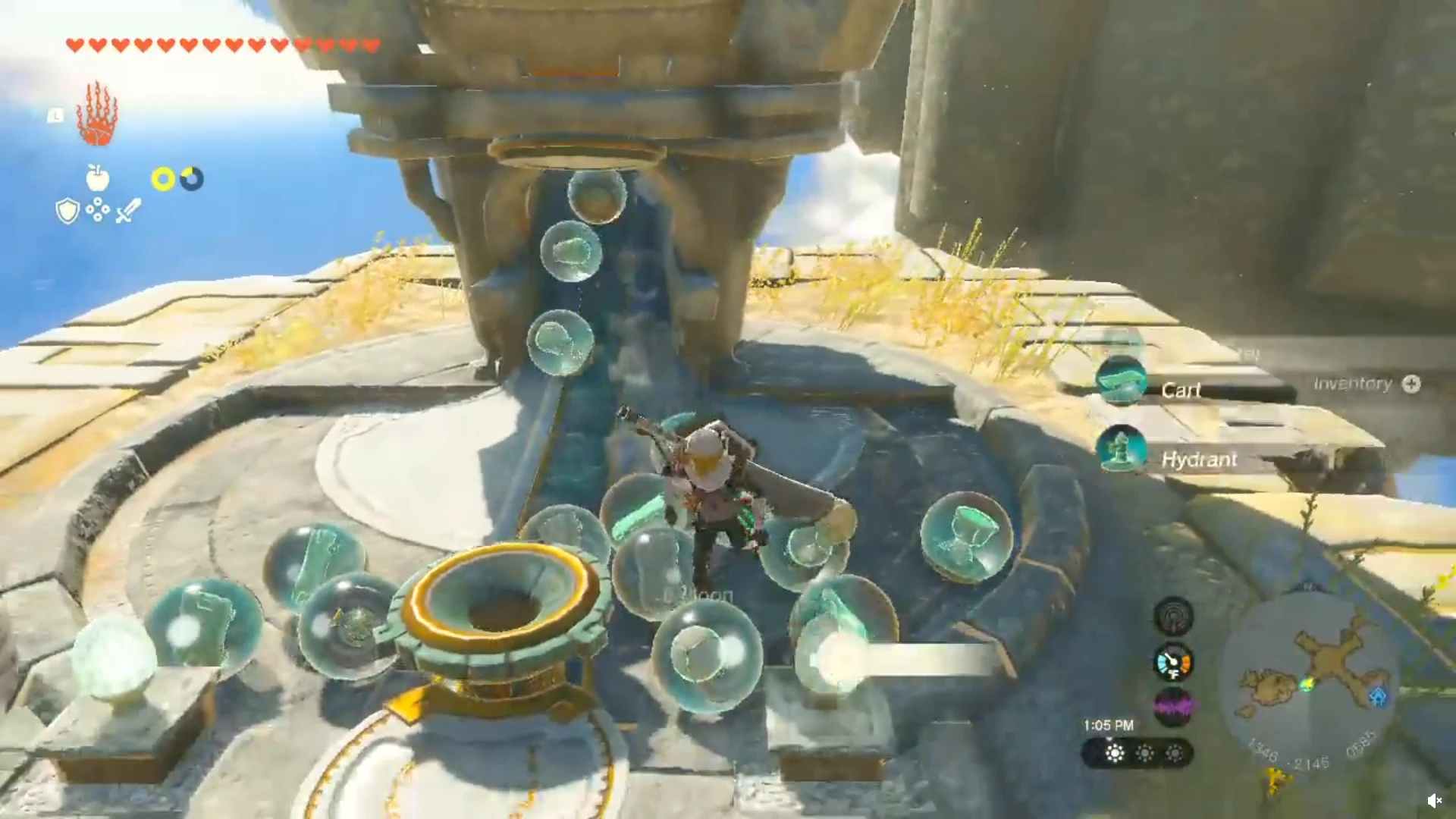Click the sword attack icon
Image resolution: width=1456 pixels, height=819 pixels.
(126, 210)
